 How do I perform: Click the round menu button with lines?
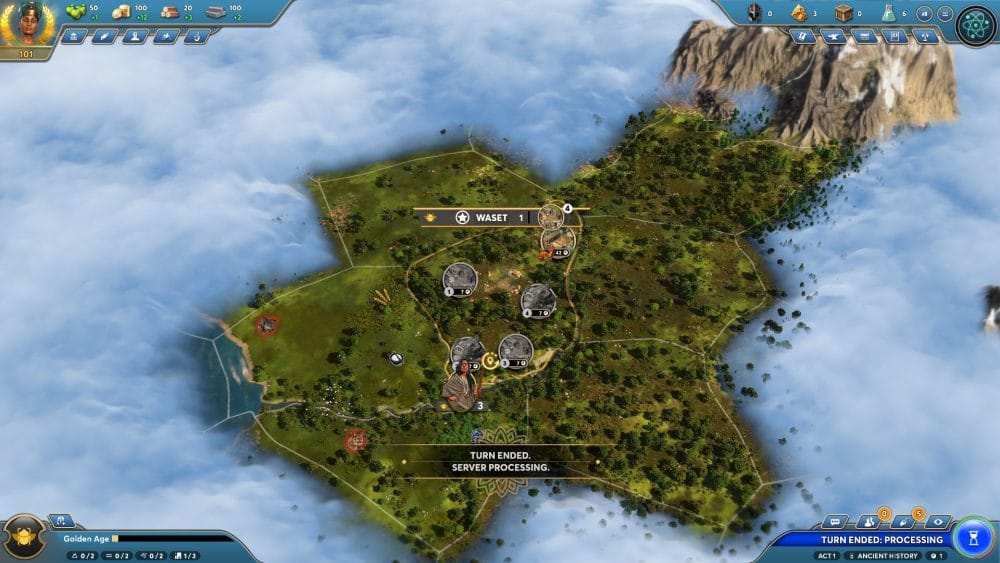(x=945, y=14)
